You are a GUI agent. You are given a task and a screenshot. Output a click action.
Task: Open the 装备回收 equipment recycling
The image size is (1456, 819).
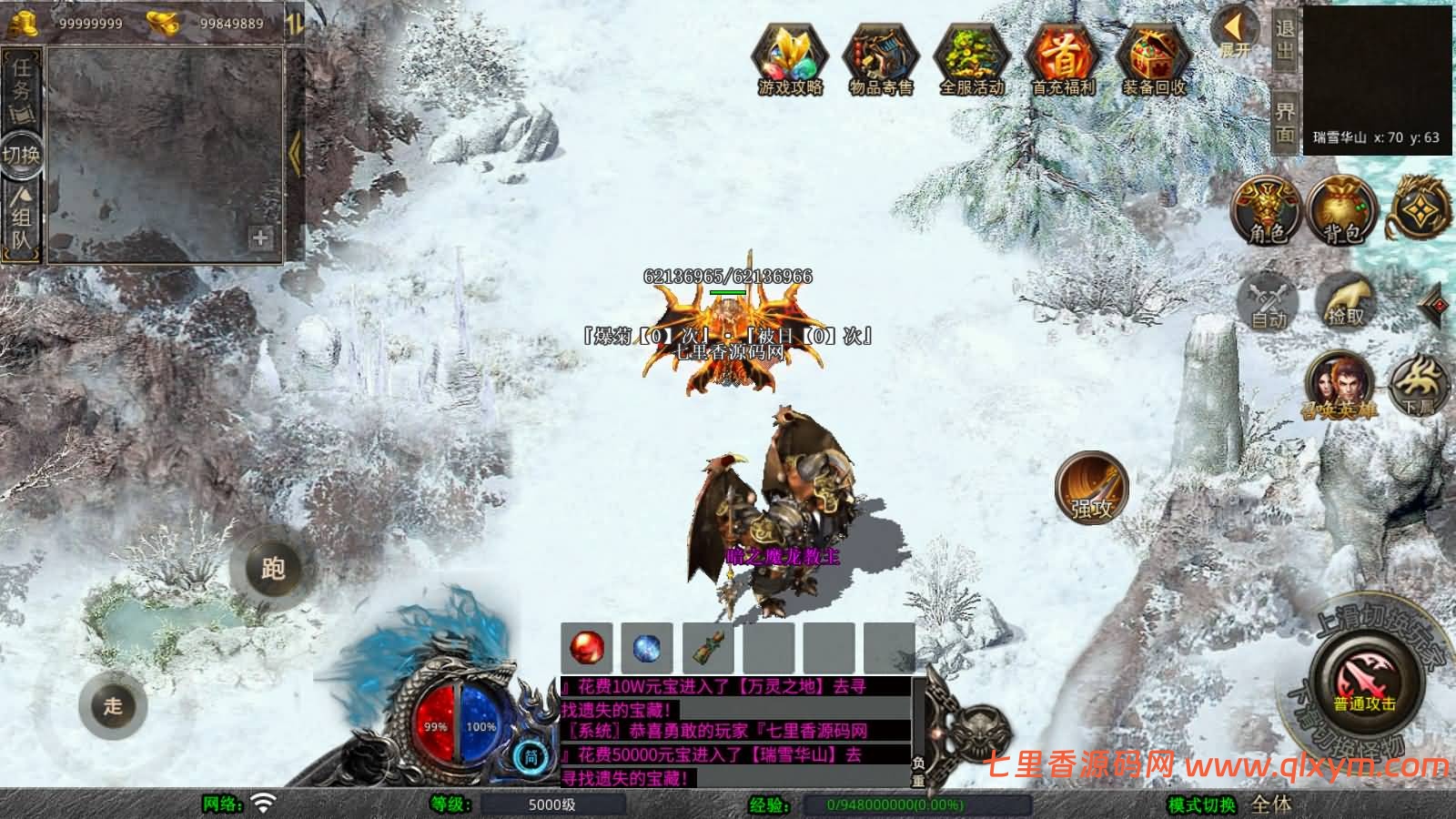1154,57
